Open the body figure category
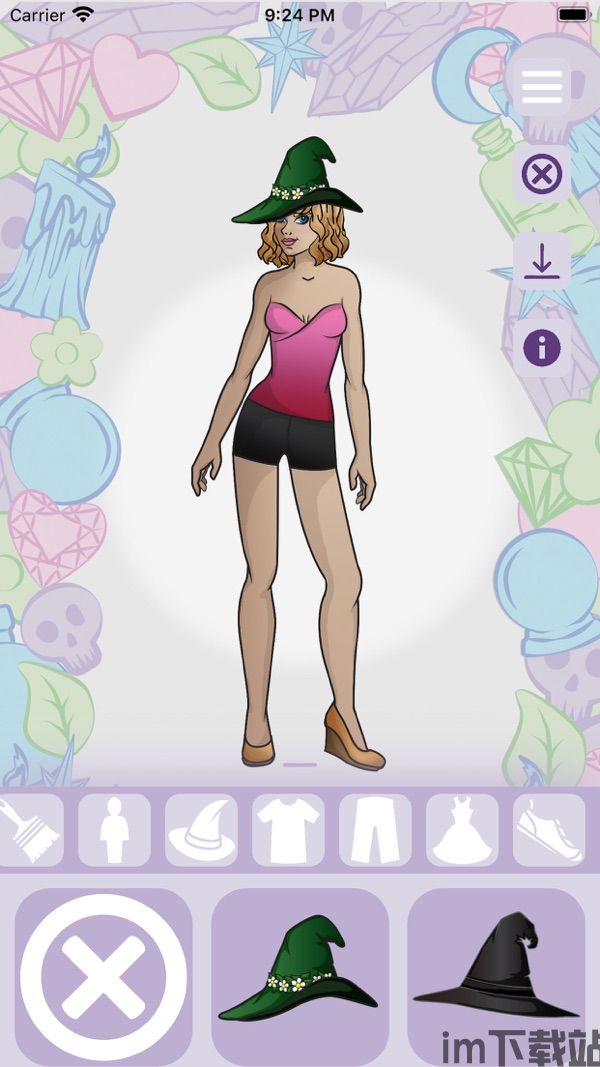Screen dimensions: 600x1067 [114, 829]
